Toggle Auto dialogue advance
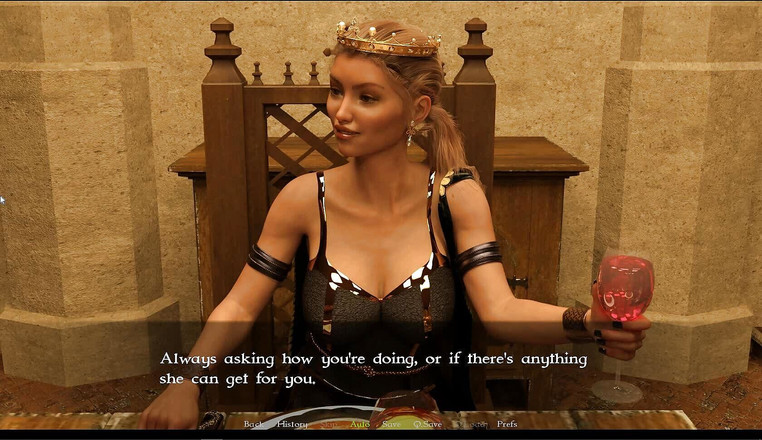This screenshot has height=440, width=762. [x=360, y=424]
